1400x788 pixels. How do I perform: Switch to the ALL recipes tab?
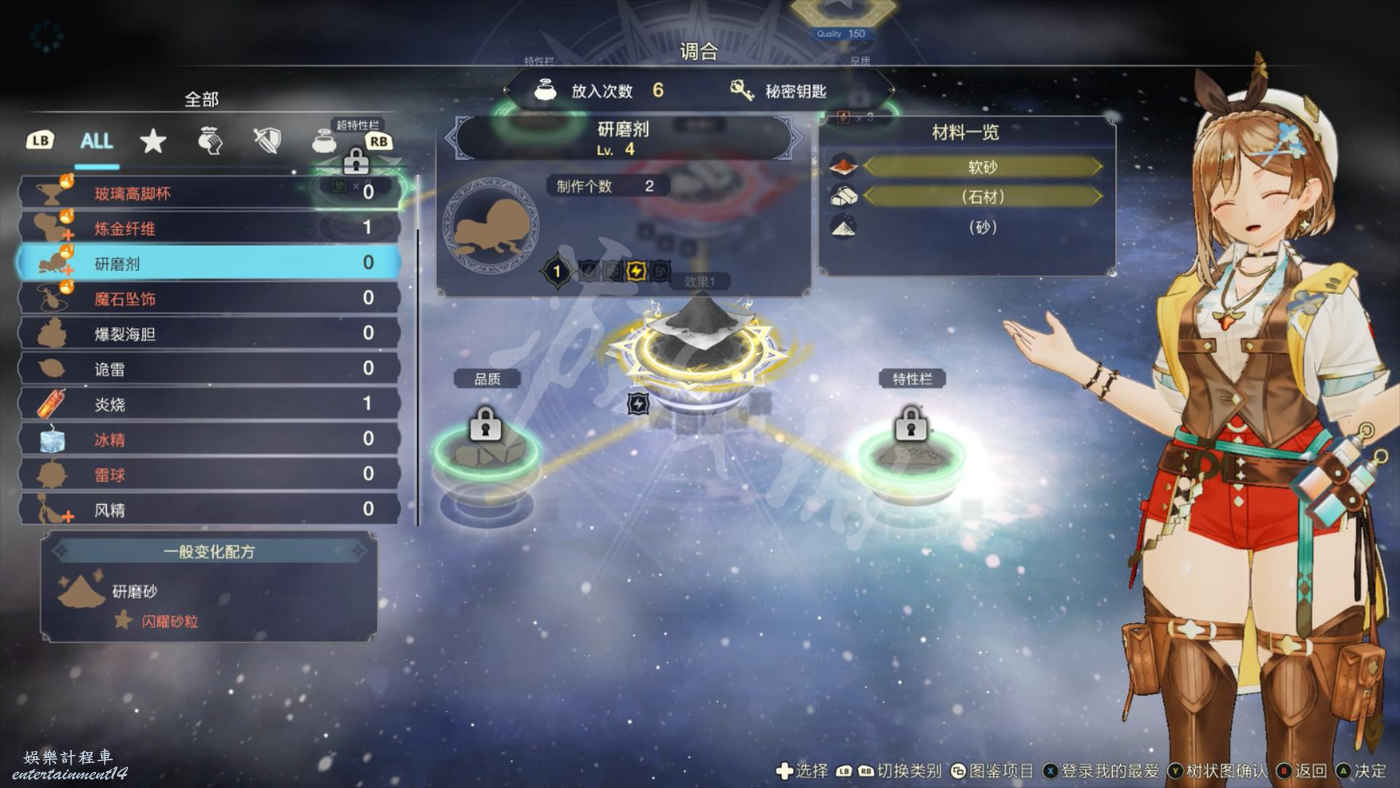coord(96,141)
